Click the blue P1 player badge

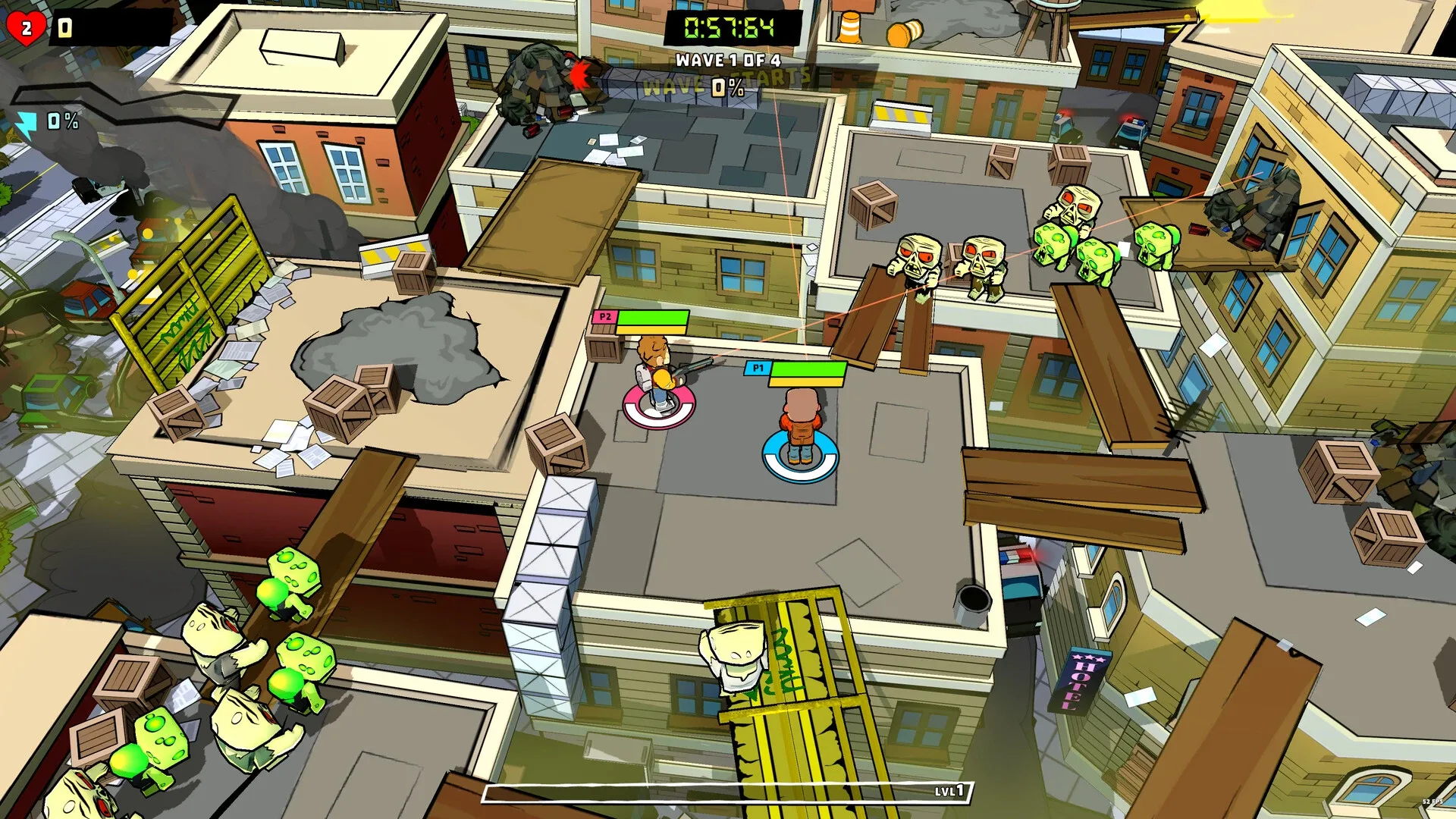[x=757, y=369]
